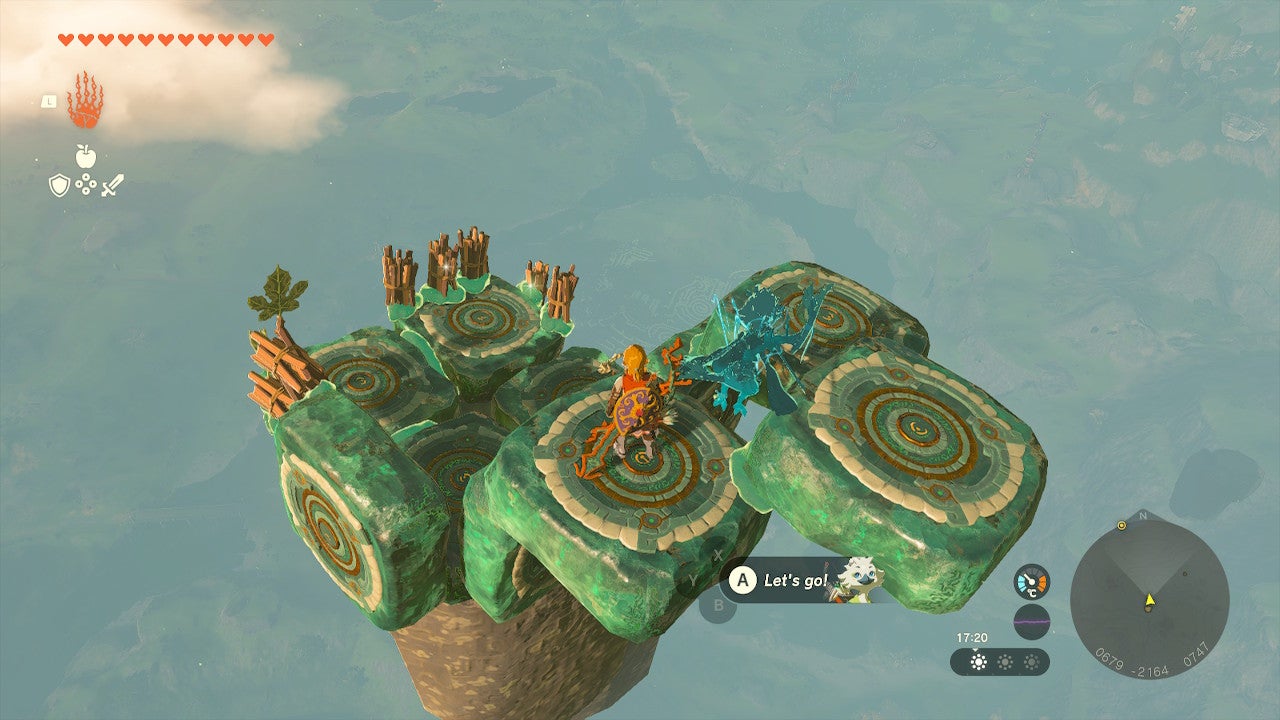Check the temperature gauge dial
The image size is (1280, 720).
click(x=1032, y=582)
